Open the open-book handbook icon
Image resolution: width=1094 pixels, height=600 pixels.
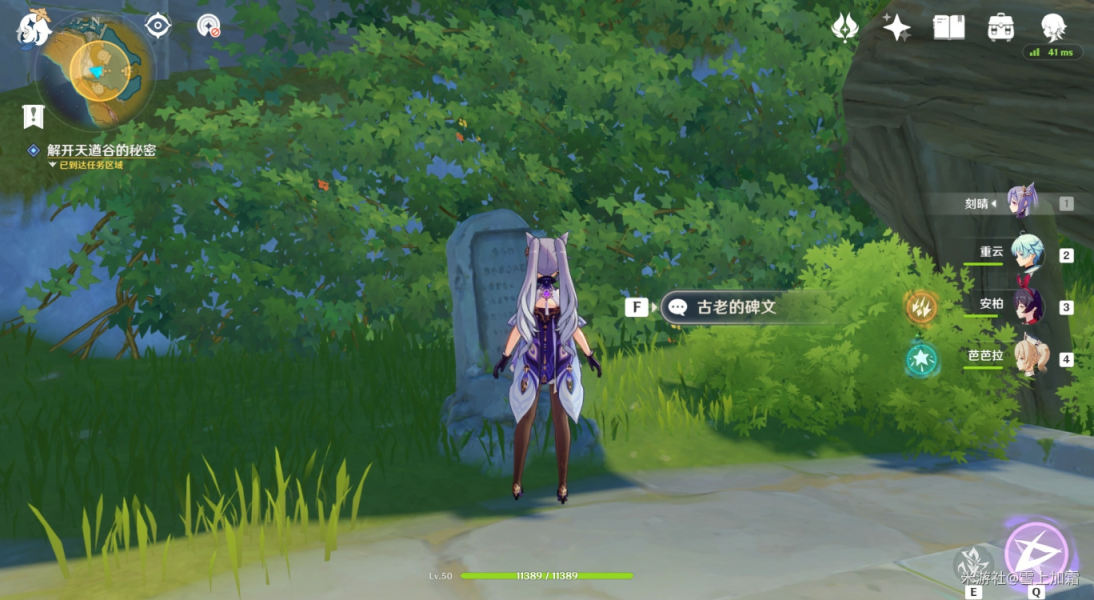coord(948,27)
